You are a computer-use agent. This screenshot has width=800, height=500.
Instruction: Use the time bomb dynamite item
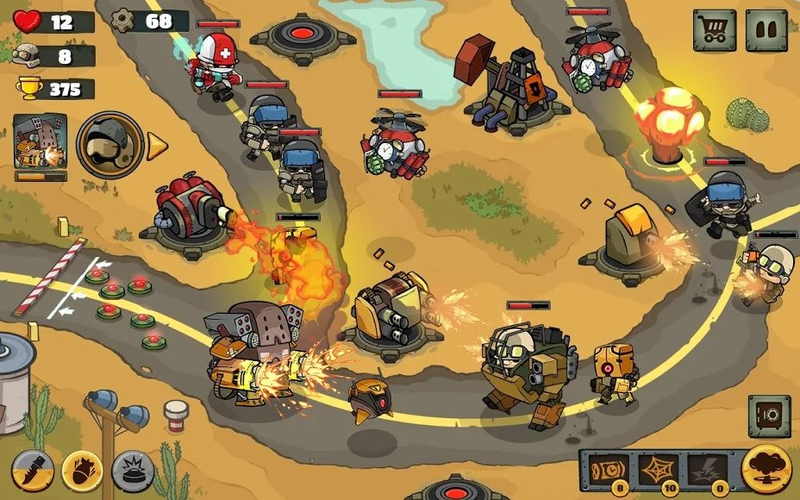[609, 468]
